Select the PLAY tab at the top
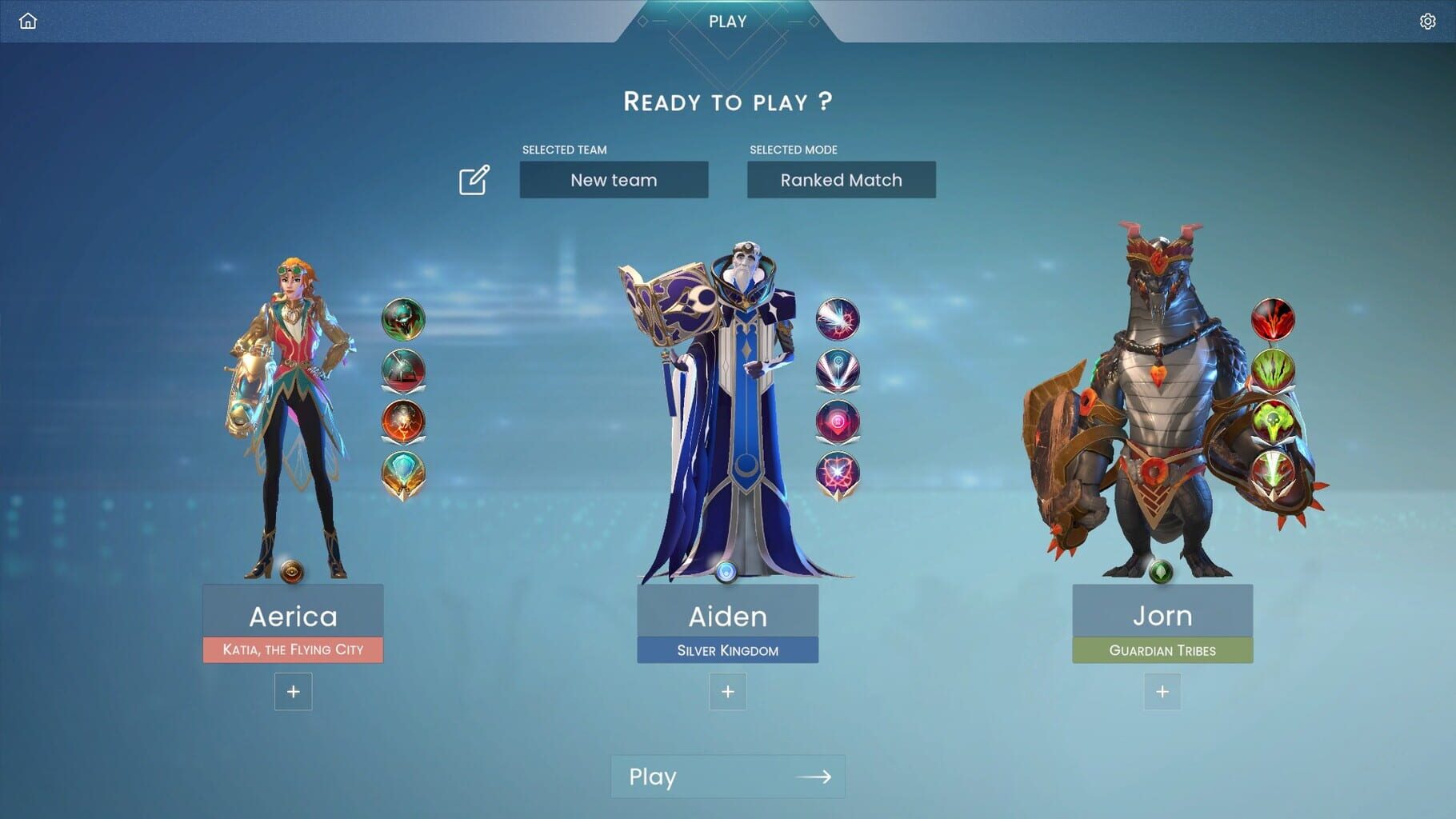This screenshot has height=819, width=1456. [726, 22]
